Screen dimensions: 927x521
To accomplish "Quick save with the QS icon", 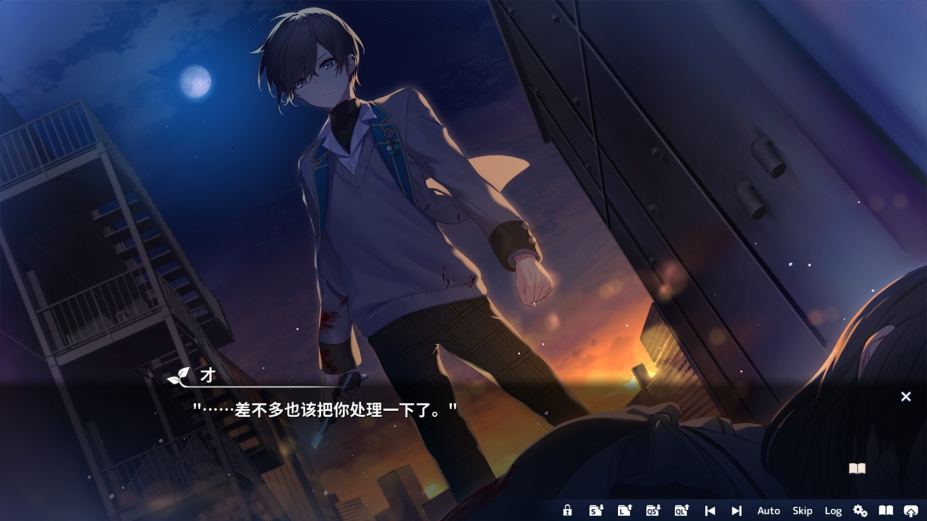I will (653, 511).
